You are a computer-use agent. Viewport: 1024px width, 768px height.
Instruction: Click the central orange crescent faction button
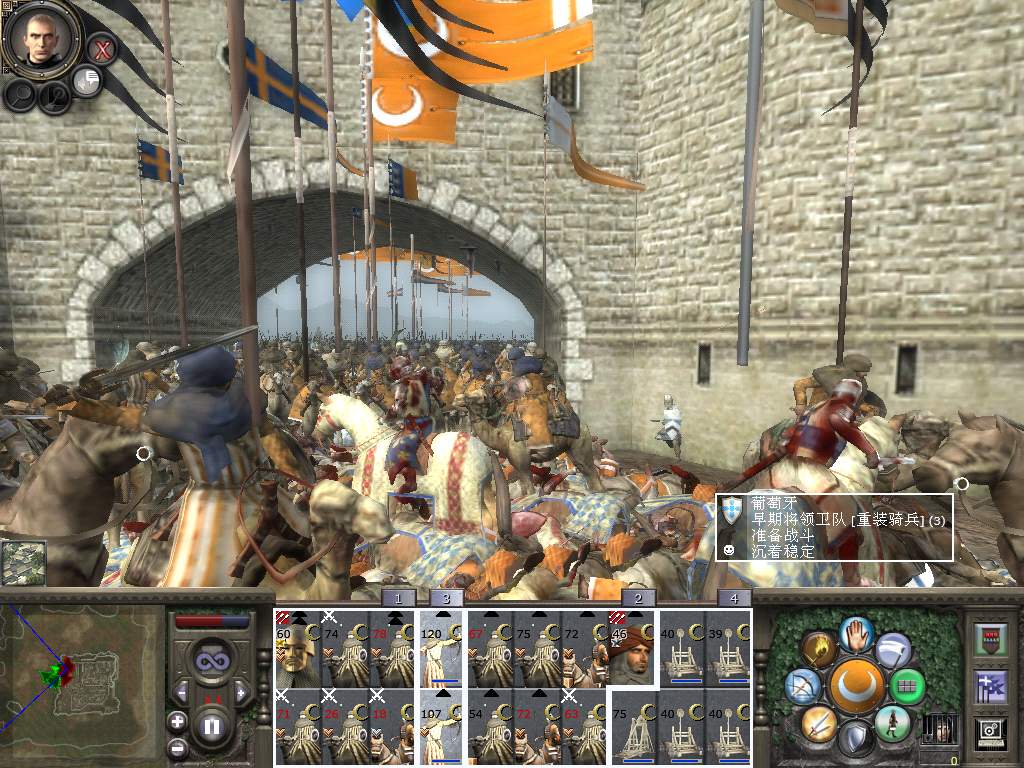pos(855,687)
